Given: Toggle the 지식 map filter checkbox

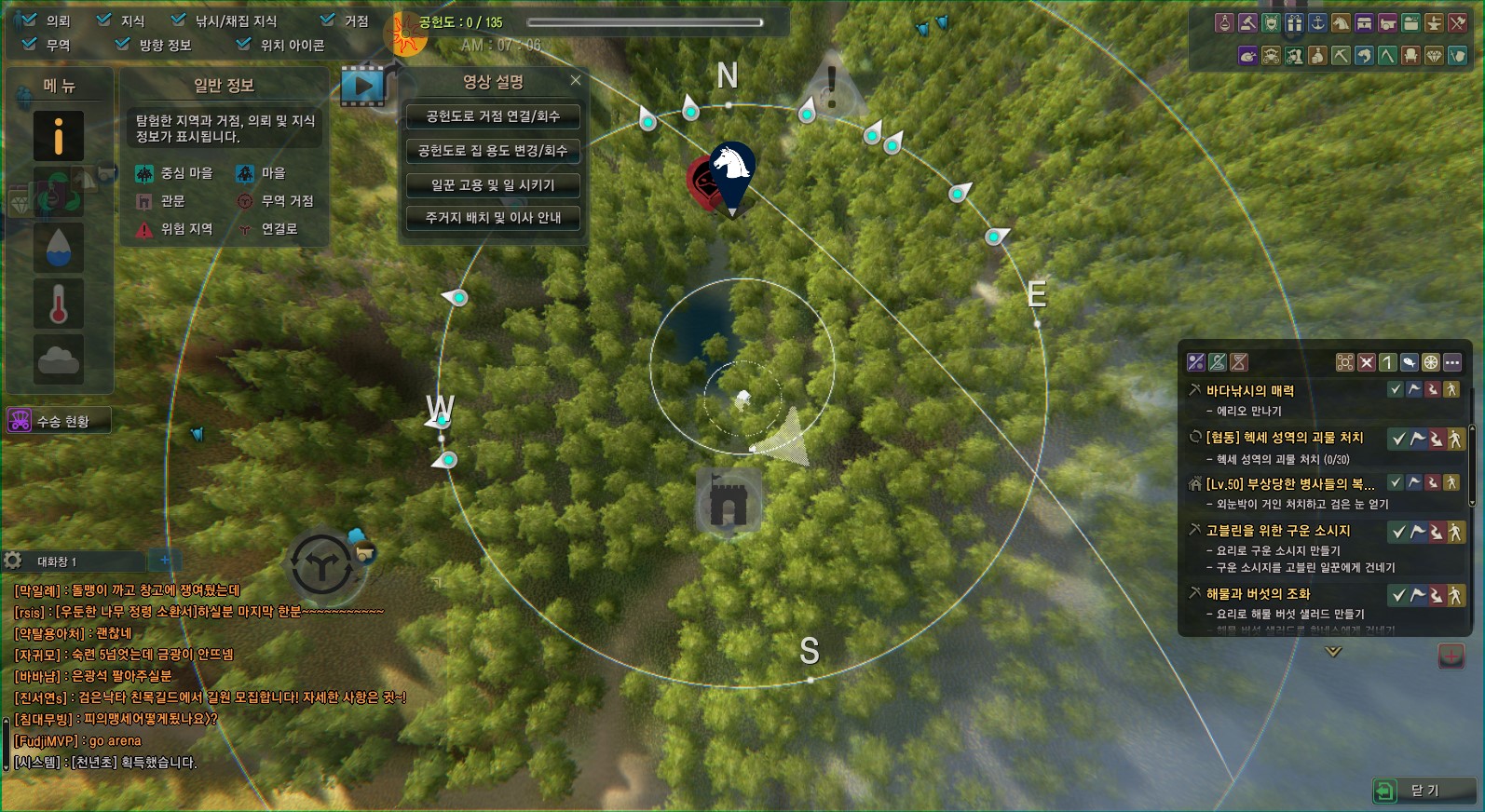Looking at the screenshot, I should tap(104, 20).
